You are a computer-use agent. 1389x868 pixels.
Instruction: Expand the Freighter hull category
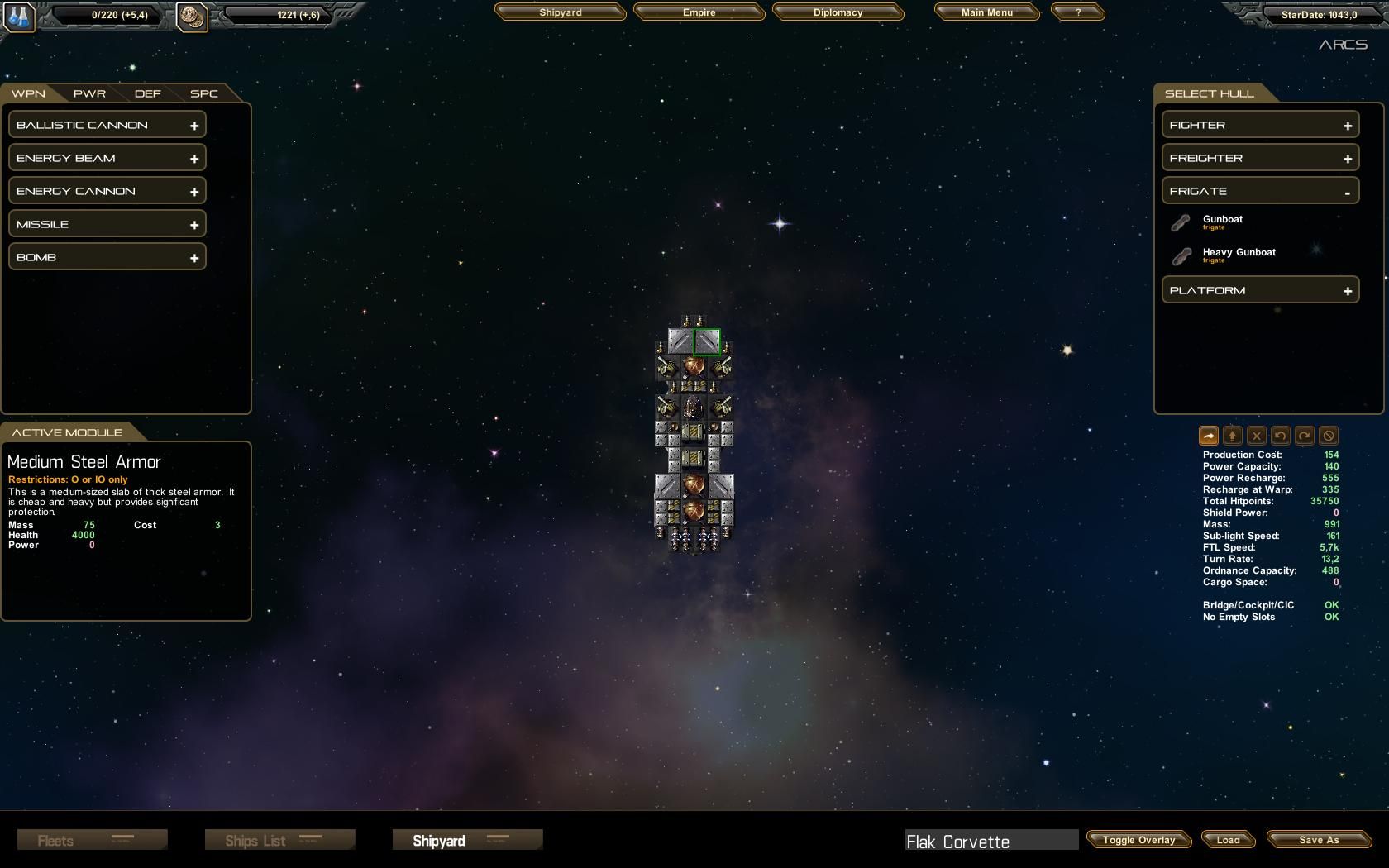[1260, 158]
